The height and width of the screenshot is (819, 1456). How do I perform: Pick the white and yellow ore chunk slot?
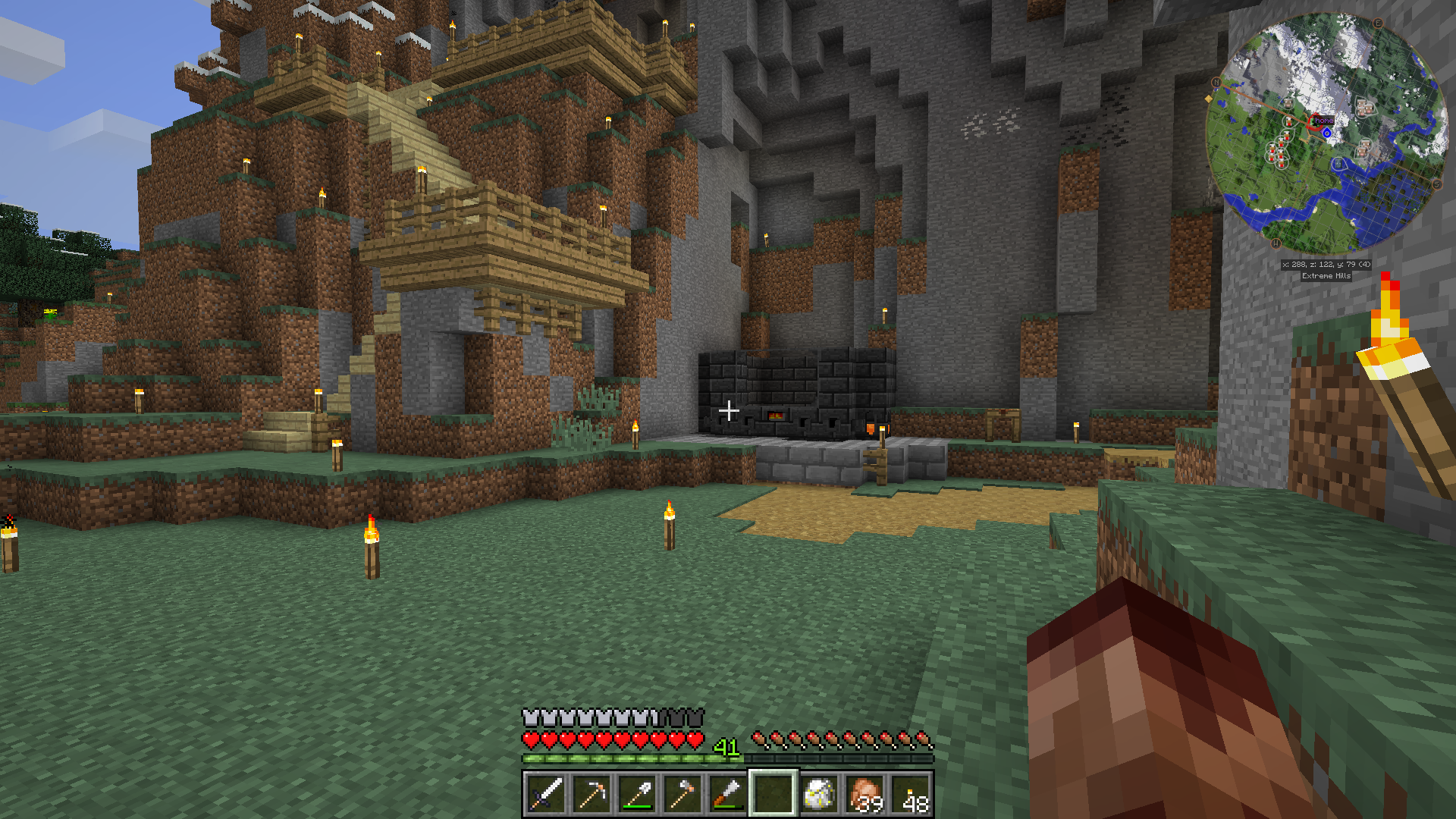tap(819, 794)
